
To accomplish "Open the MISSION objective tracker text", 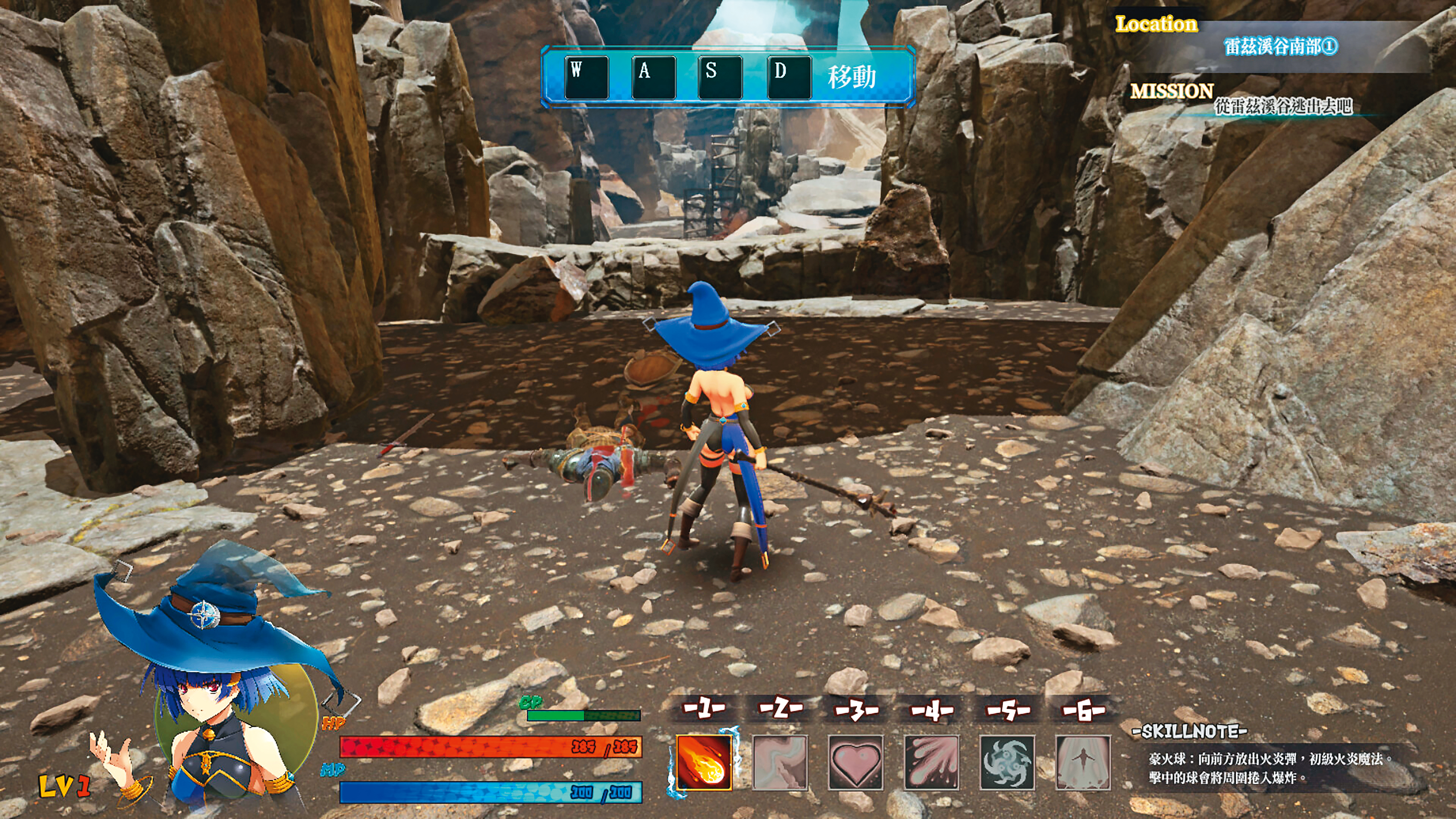I will coord(1283,106).
